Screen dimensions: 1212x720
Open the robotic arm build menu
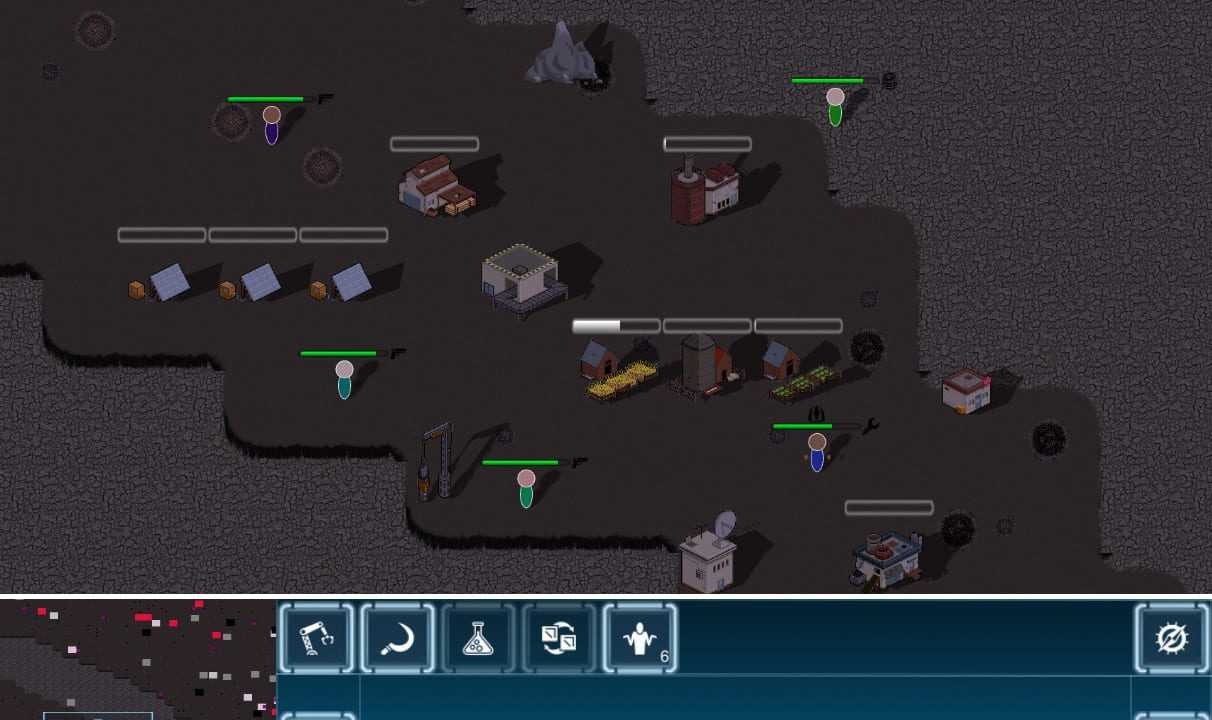click(x=317, y=638)
